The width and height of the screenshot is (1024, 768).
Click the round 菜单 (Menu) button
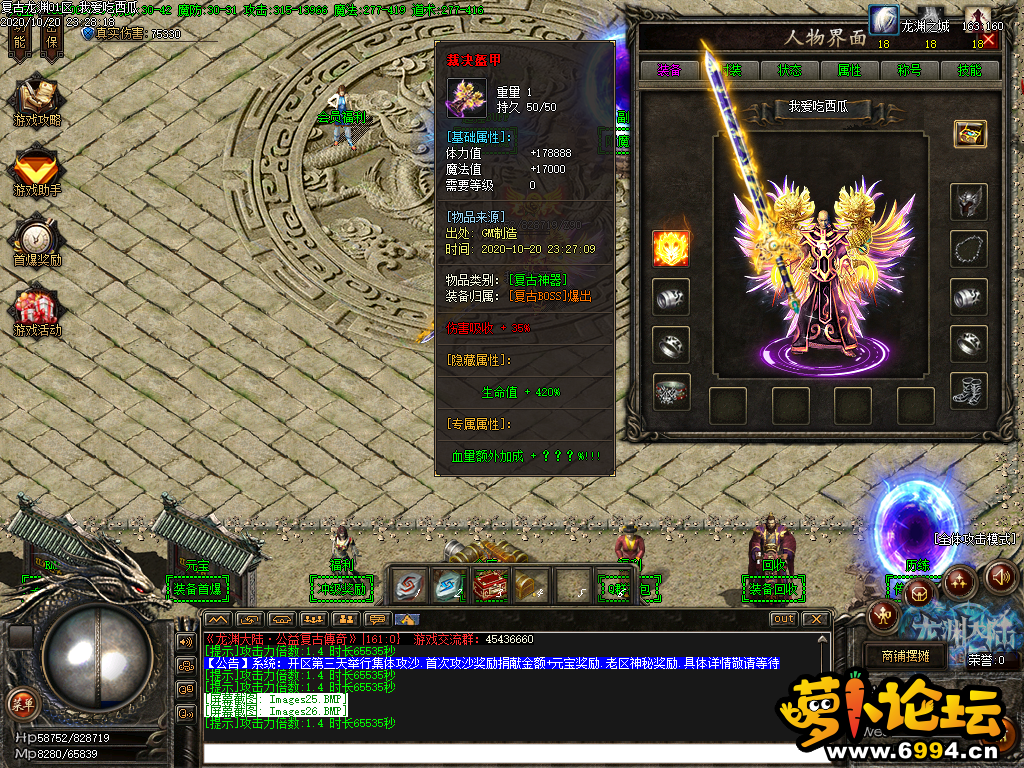point(20,702)
